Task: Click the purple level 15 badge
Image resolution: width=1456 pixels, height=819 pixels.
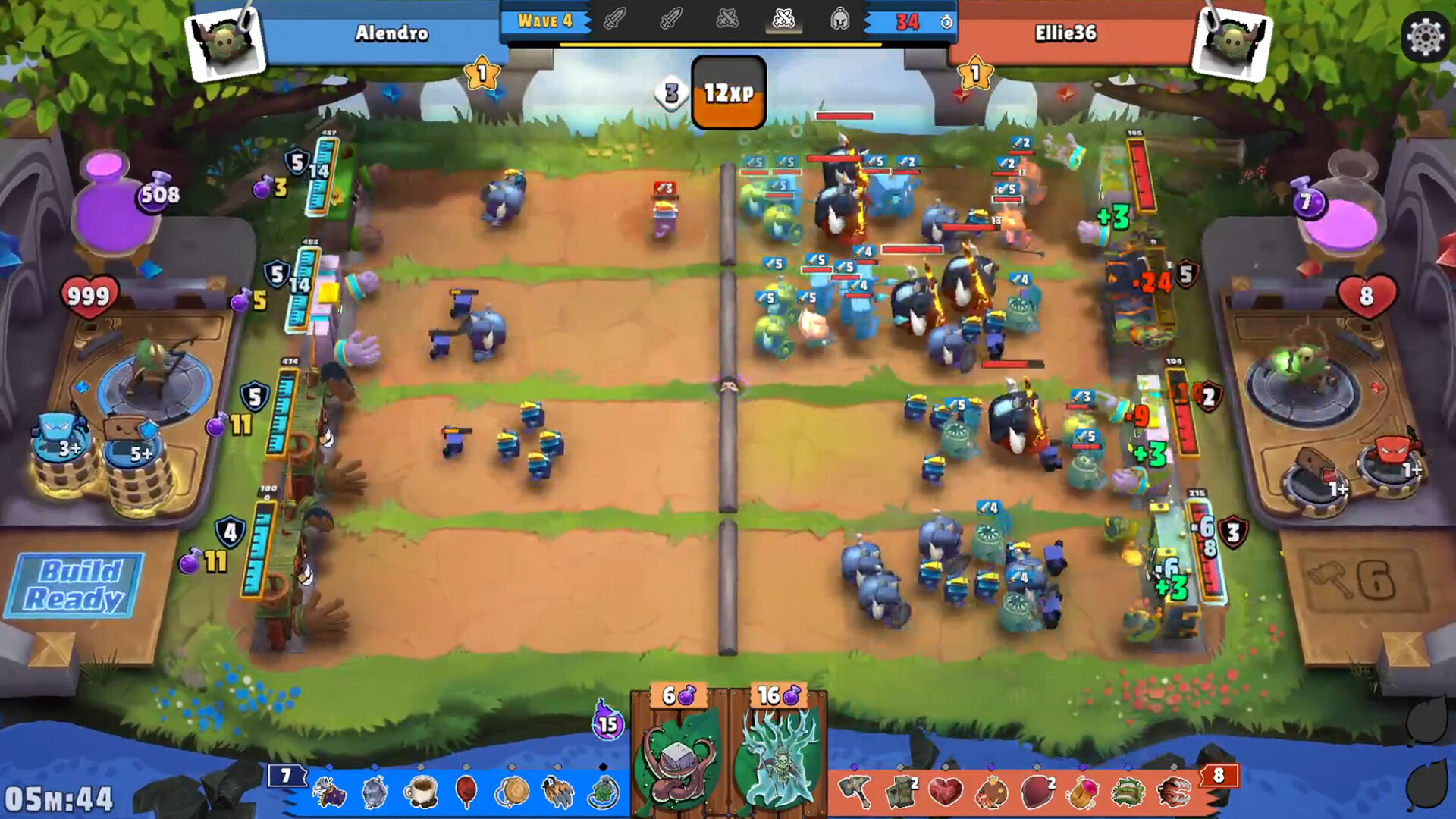Action: click(x=607, y=726)
